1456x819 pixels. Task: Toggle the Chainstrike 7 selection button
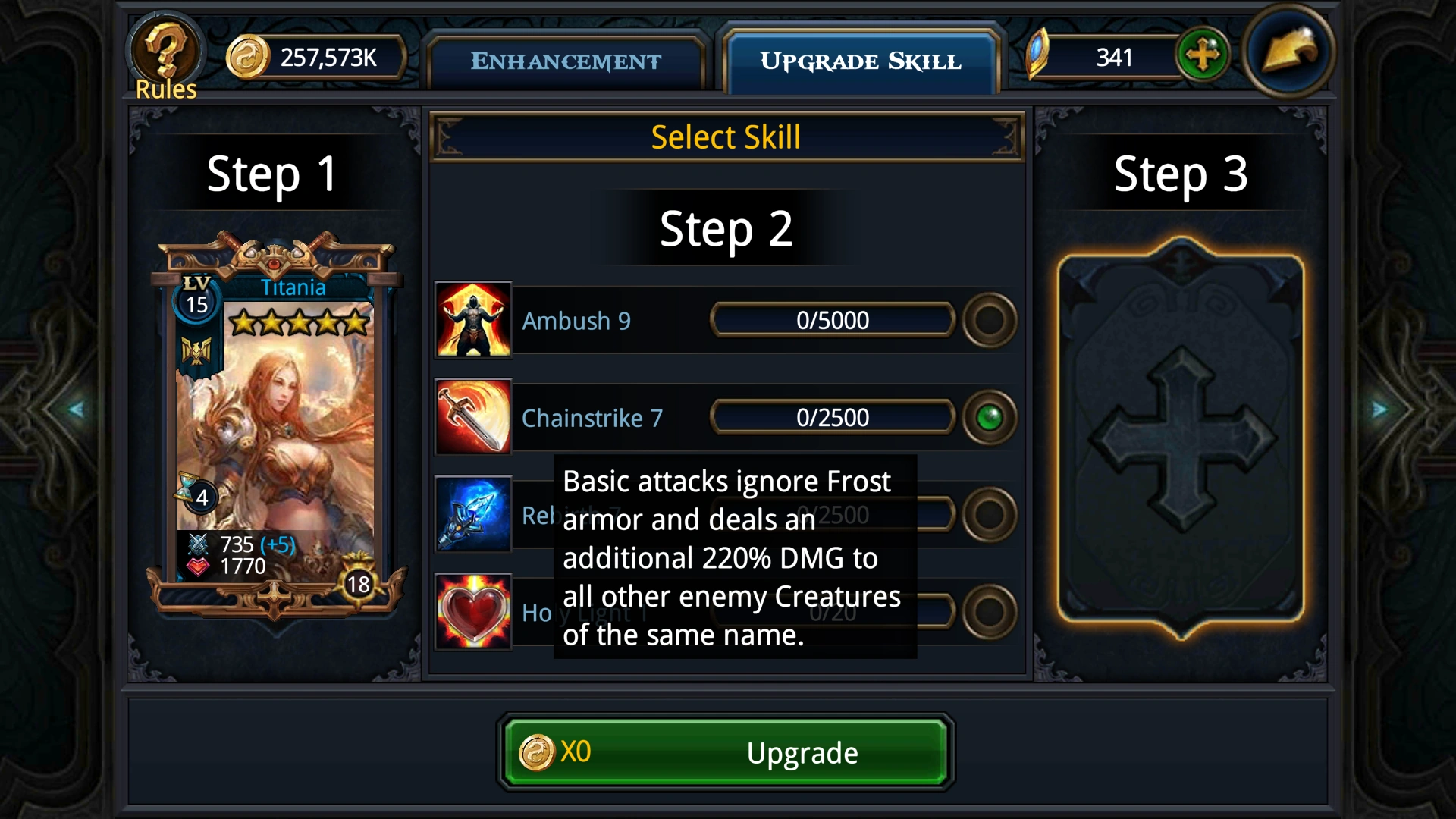(x=990, y=417)
